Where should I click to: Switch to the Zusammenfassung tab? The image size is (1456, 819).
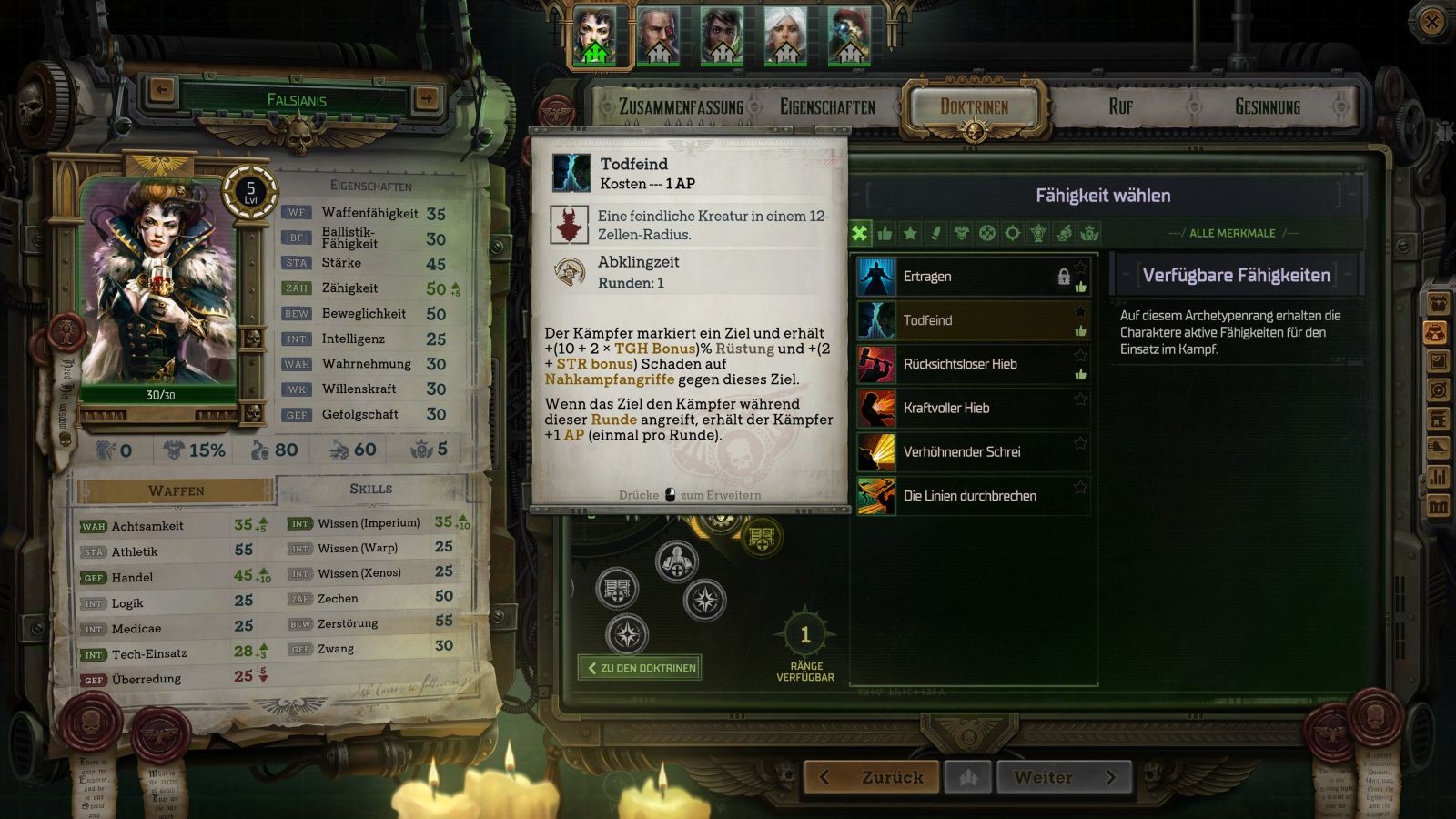(x=681, y=107)
